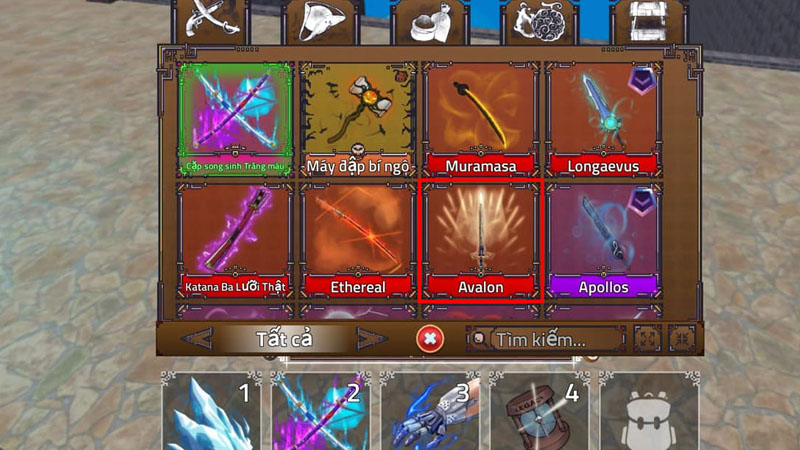Open the treasure chest category tab

[649, 22]
